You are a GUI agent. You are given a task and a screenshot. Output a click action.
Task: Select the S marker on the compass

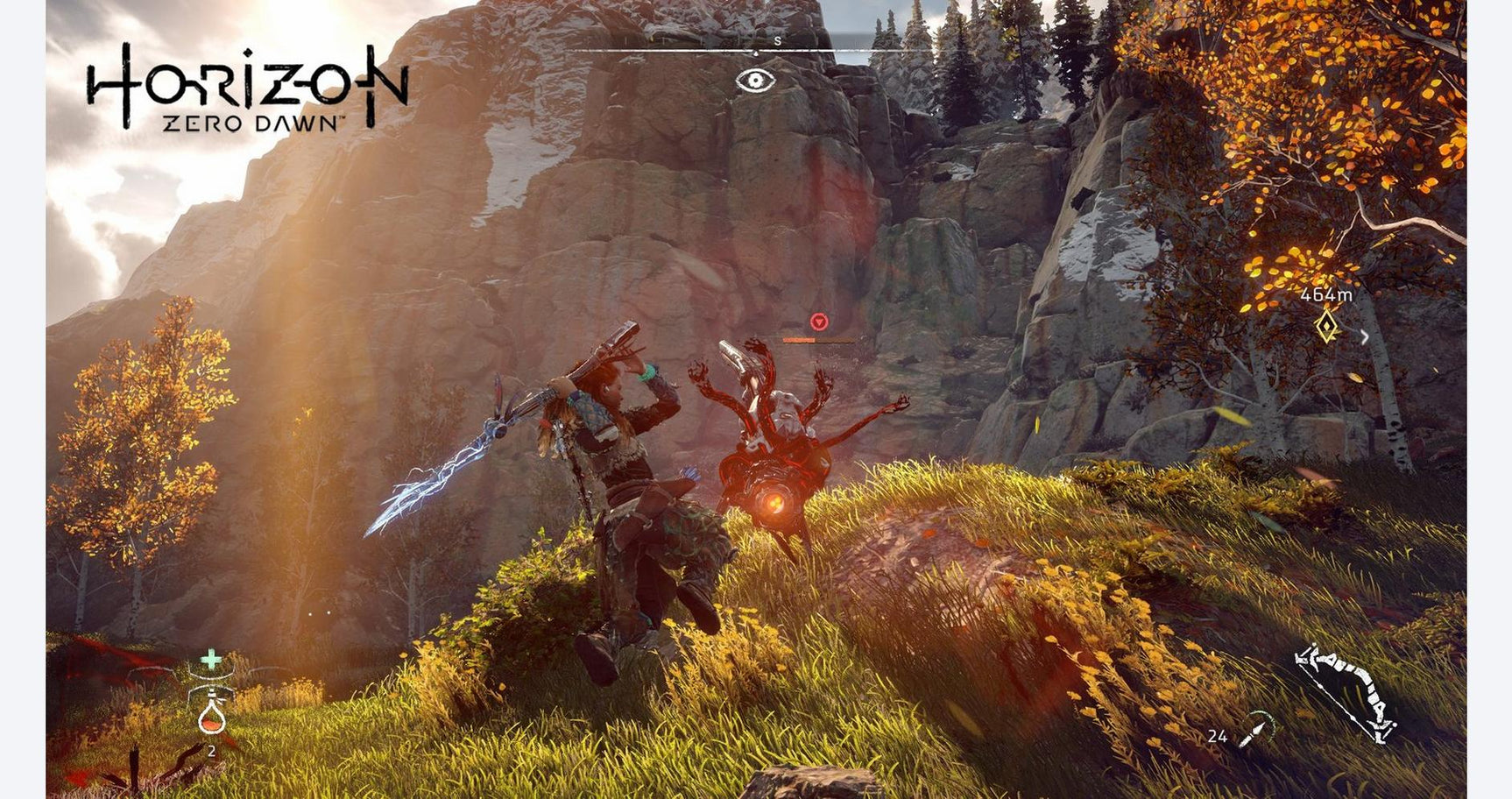point(776,41)
